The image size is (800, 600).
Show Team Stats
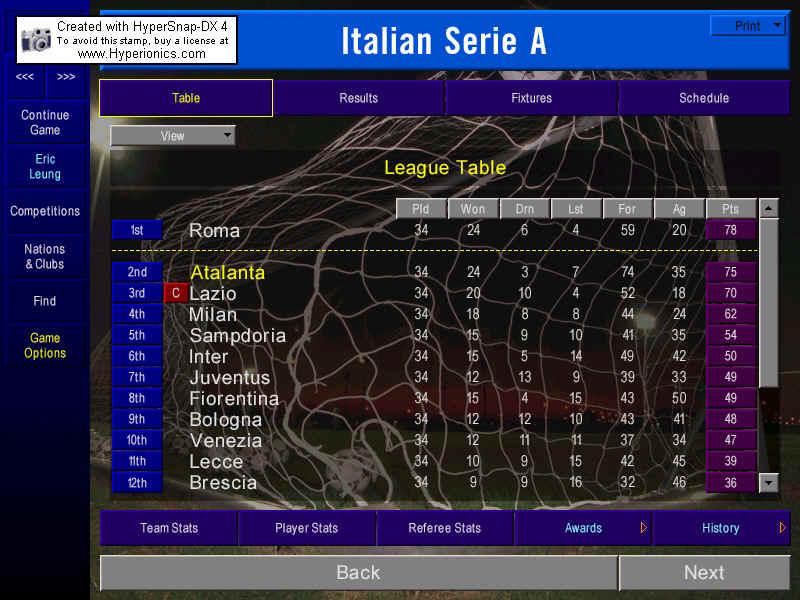pos(169,528)
